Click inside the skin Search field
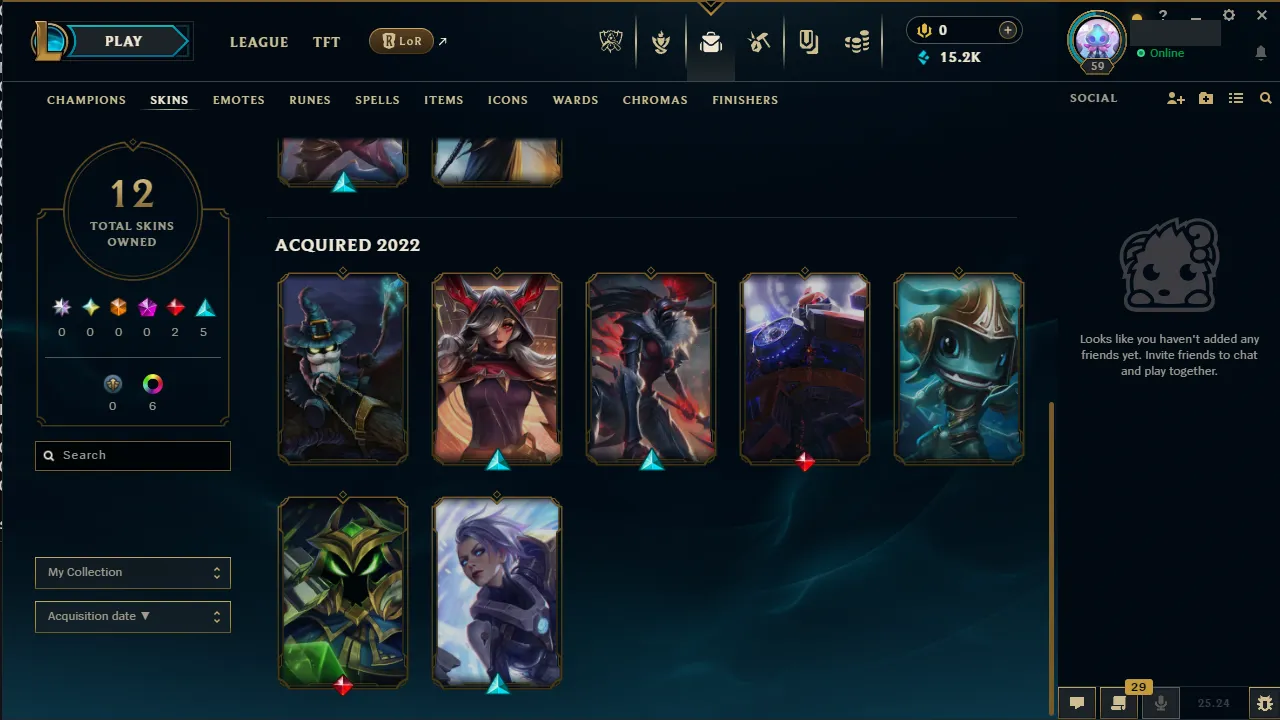Viewport: 1280px width, 720px height. click(x=132, y=455)
